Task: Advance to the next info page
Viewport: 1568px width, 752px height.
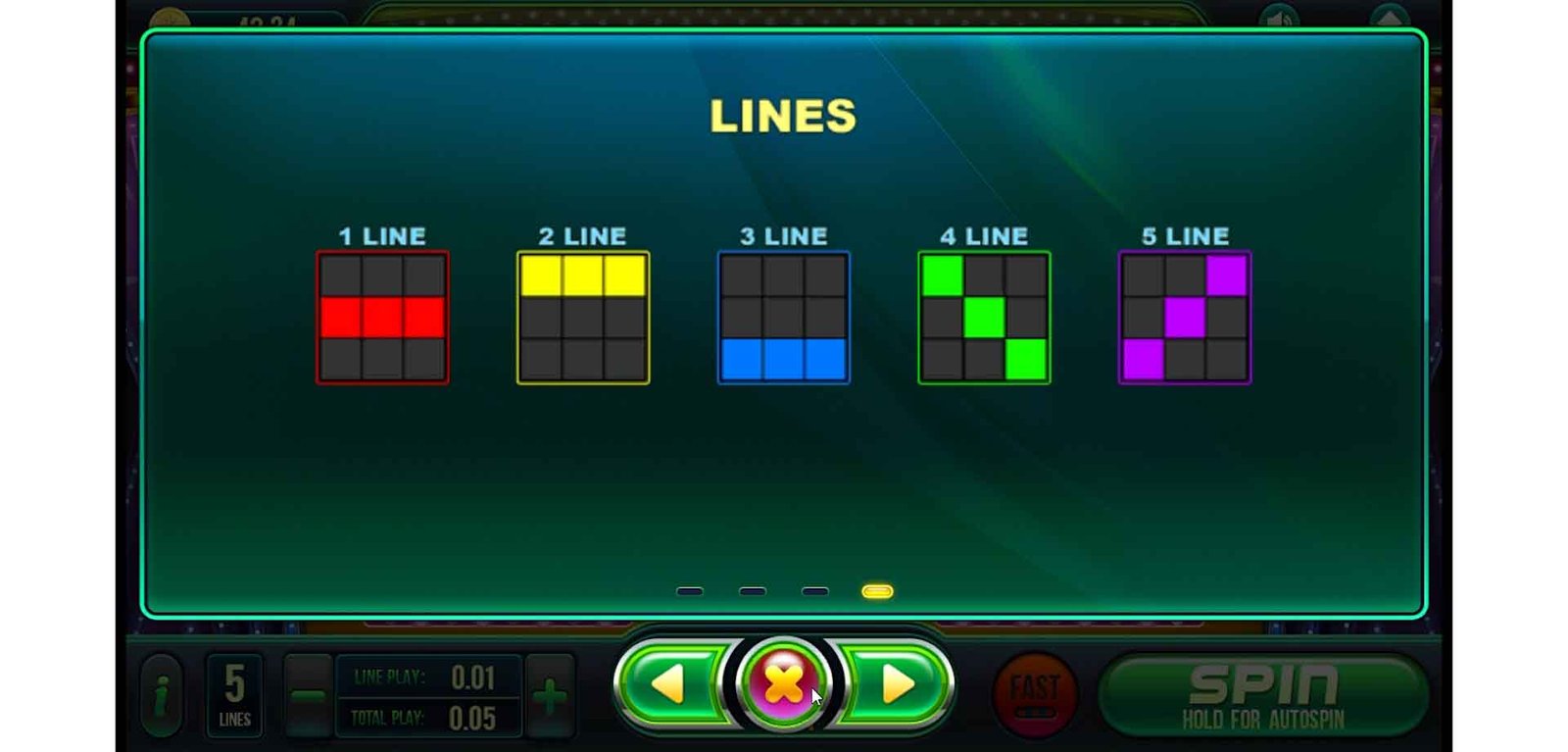Action: (896, 683)
